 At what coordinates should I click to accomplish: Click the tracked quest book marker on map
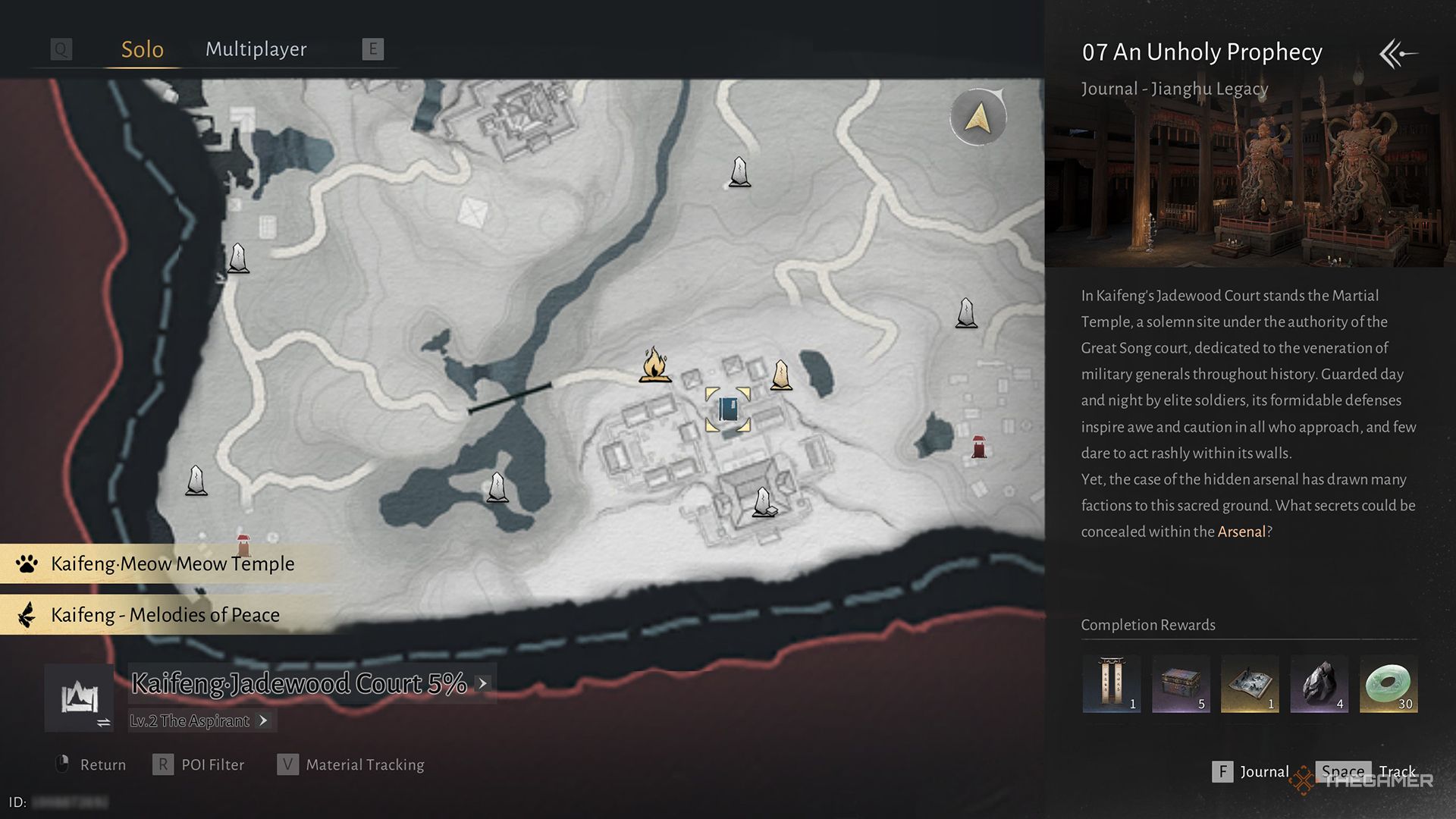point(727,410)
